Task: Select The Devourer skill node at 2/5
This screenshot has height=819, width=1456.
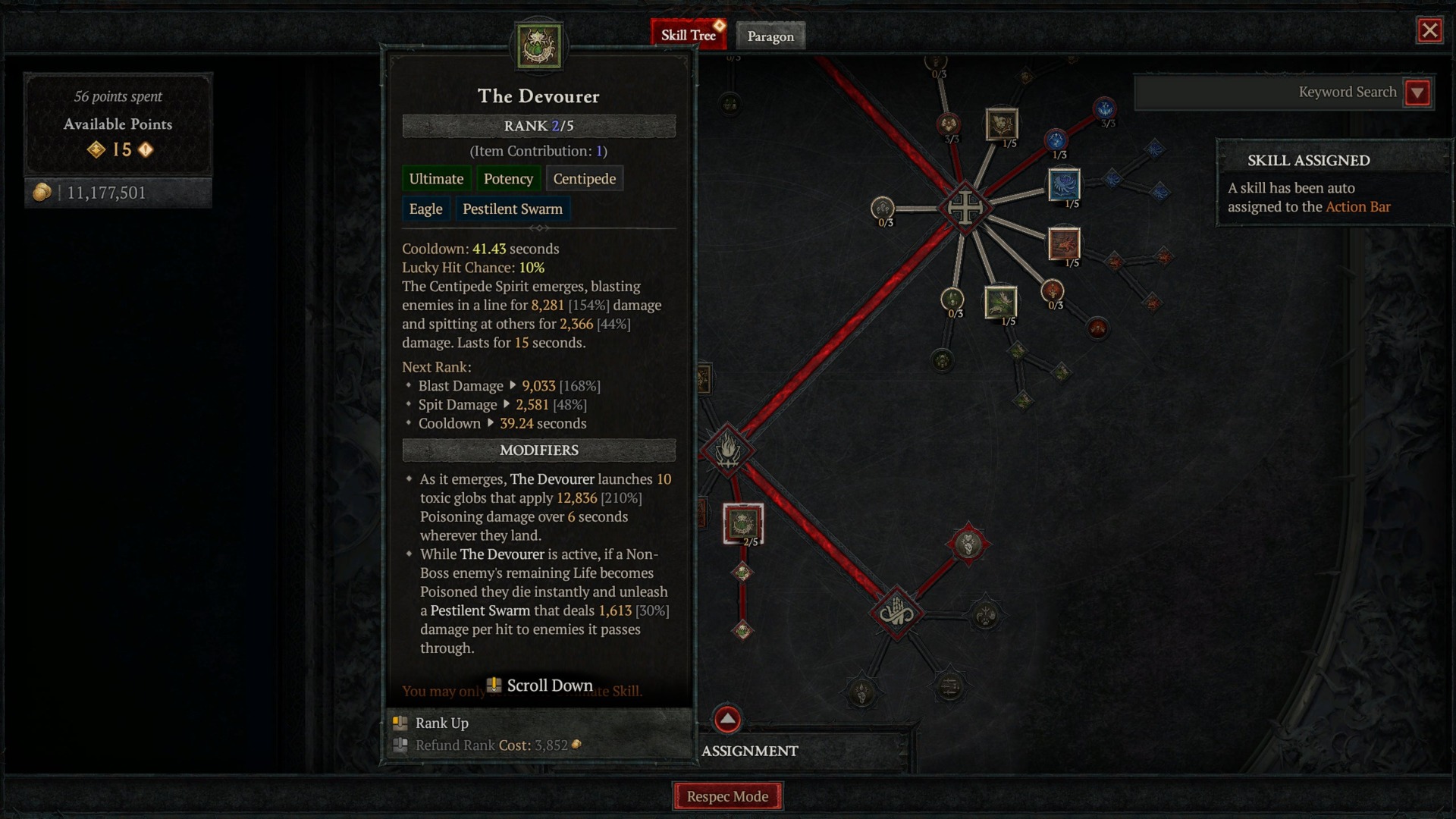Action: [742, 523]
